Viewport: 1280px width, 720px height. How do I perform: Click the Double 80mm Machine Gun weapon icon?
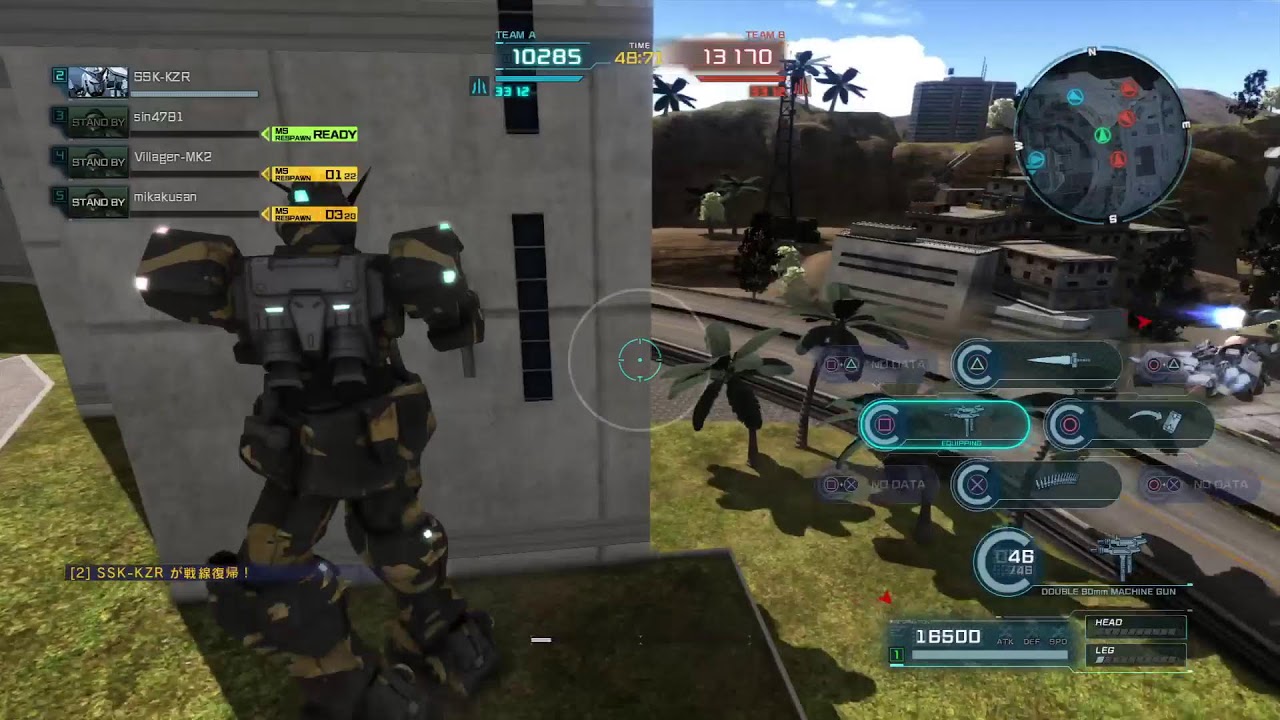(x=1119, y=557)
